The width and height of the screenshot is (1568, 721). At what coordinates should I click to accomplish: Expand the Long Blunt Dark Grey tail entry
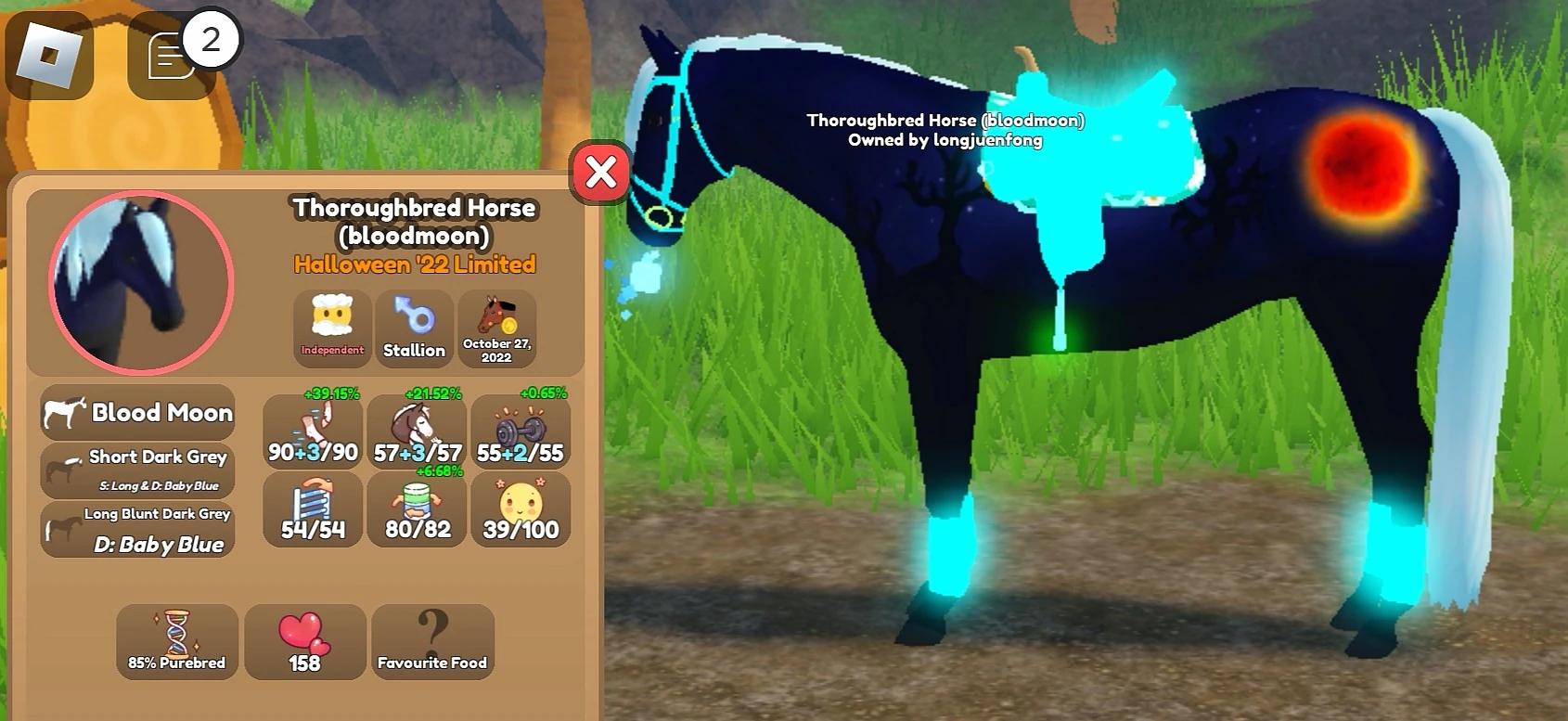tap(137, 527)
